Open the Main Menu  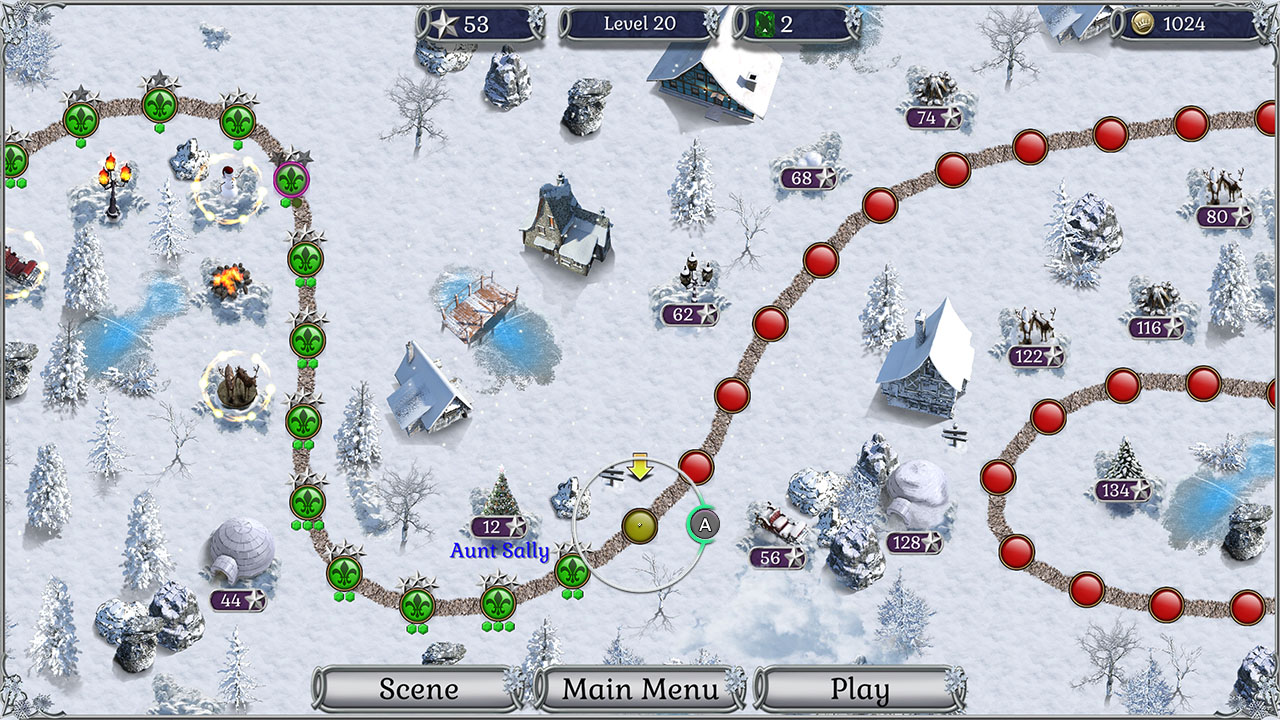(x=639, y=689)
